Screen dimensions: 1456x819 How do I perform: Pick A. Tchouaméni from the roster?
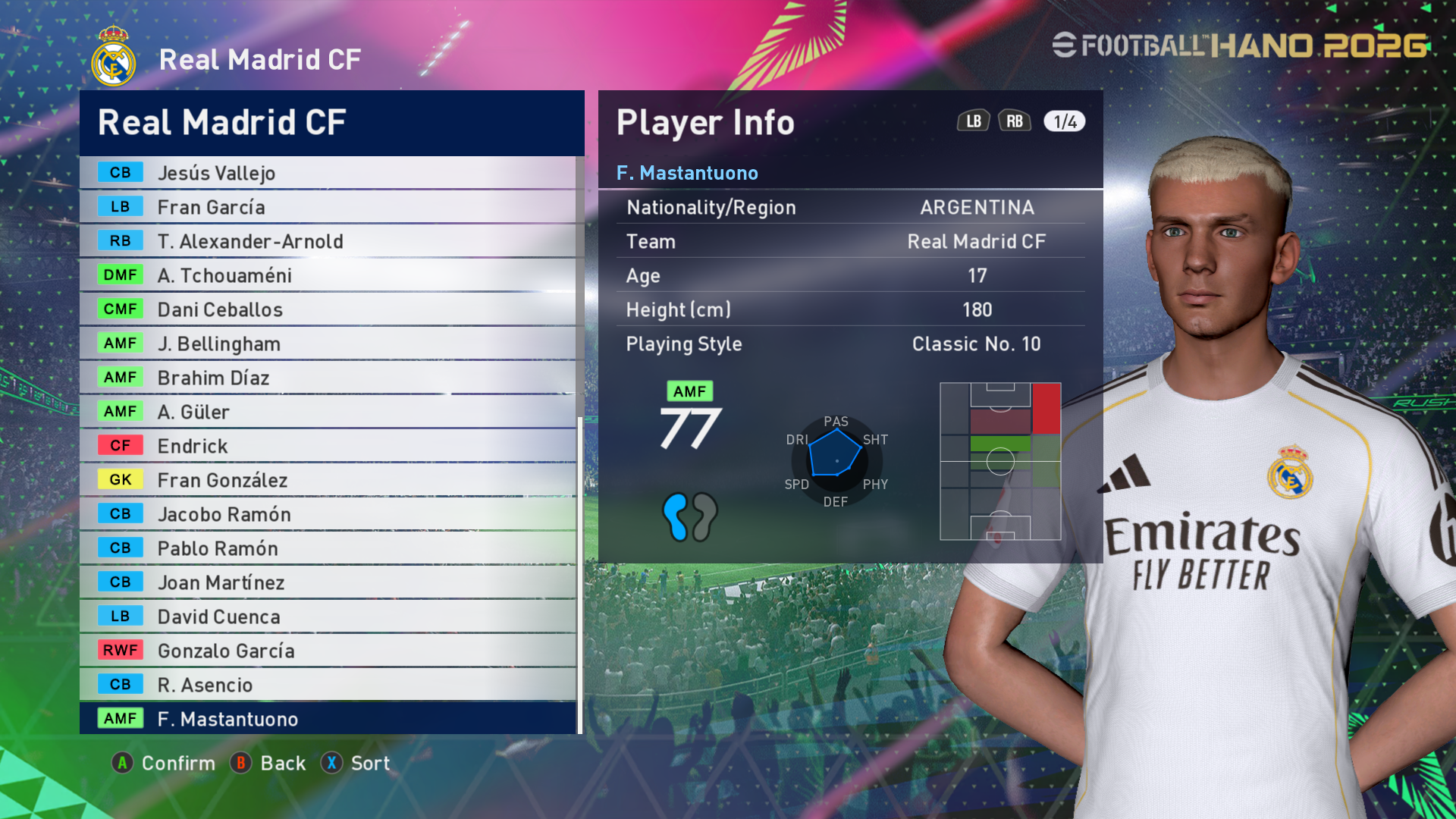coord(328,275)
